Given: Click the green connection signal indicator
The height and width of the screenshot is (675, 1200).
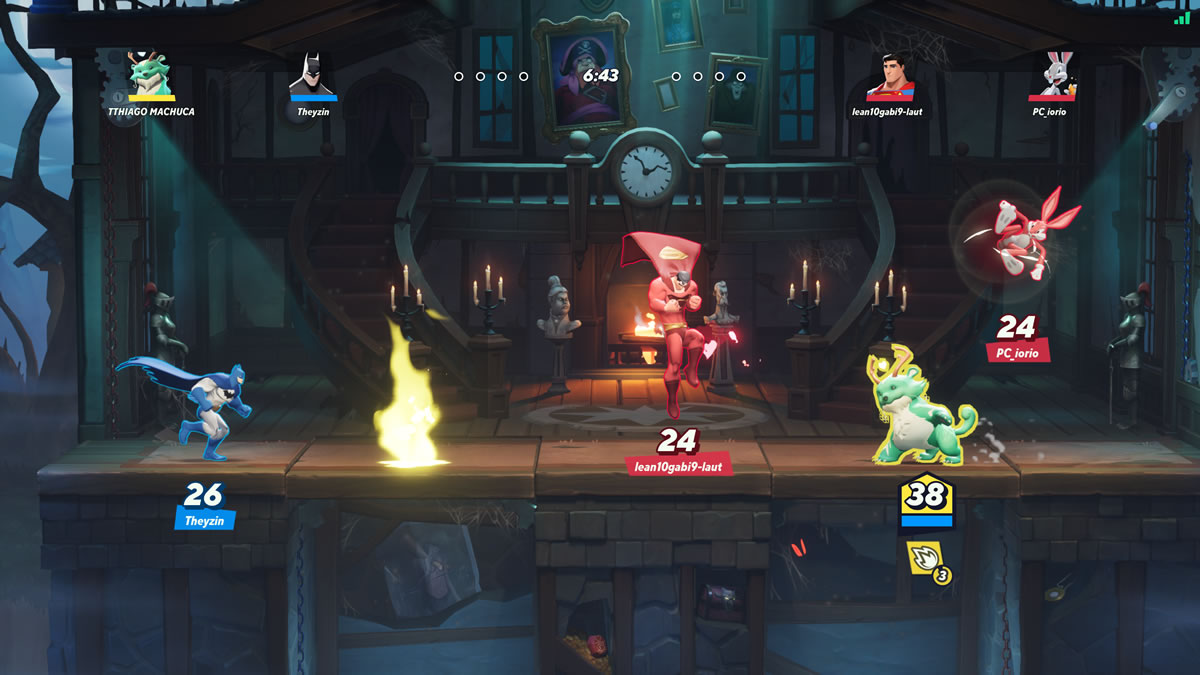Looking at the screenshot, I should (1182, 17).
